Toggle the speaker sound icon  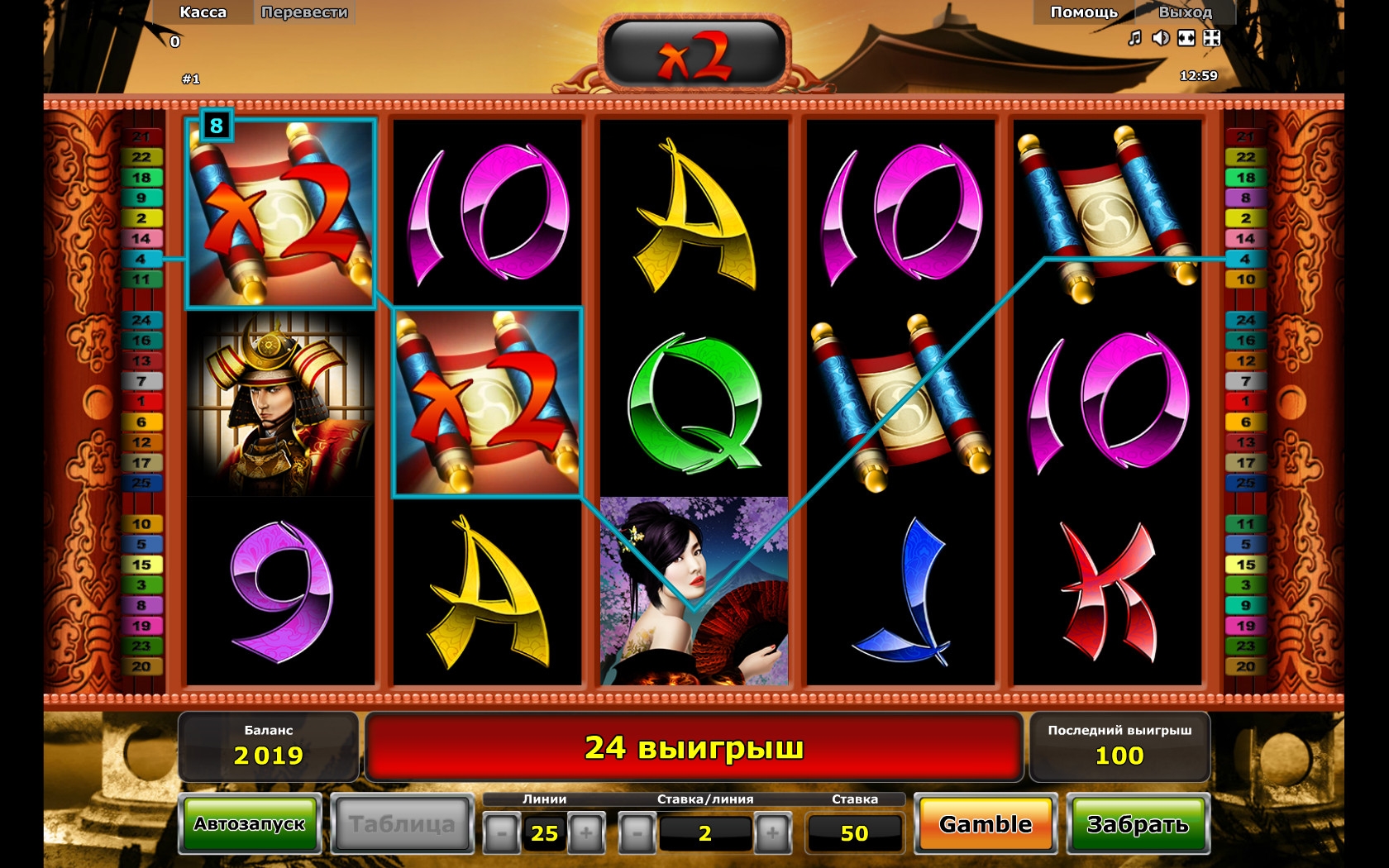tap(1161, 38)
